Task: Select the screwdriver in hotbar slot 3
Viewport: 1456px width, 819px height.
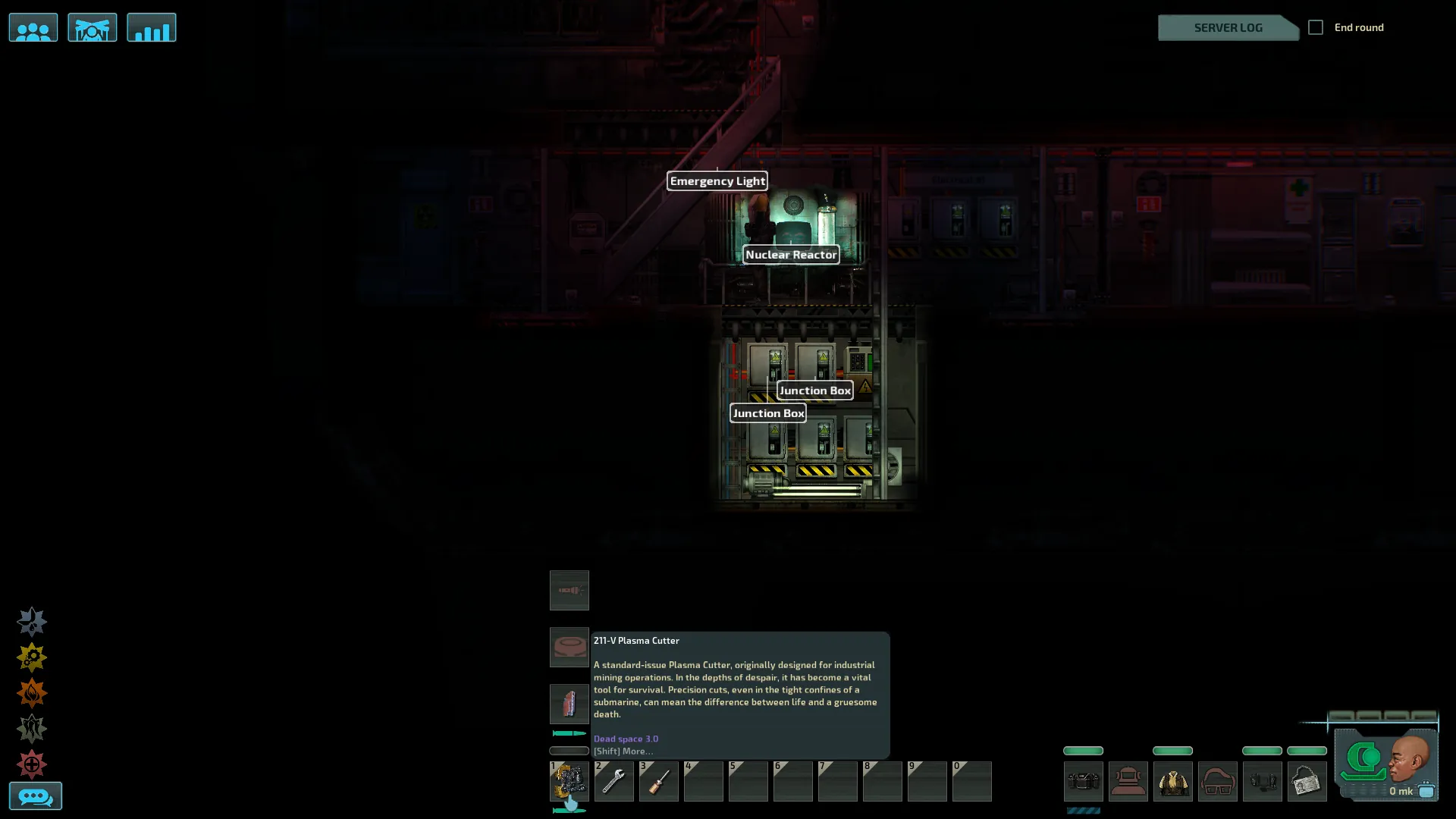Action: [x=658, y=781]
